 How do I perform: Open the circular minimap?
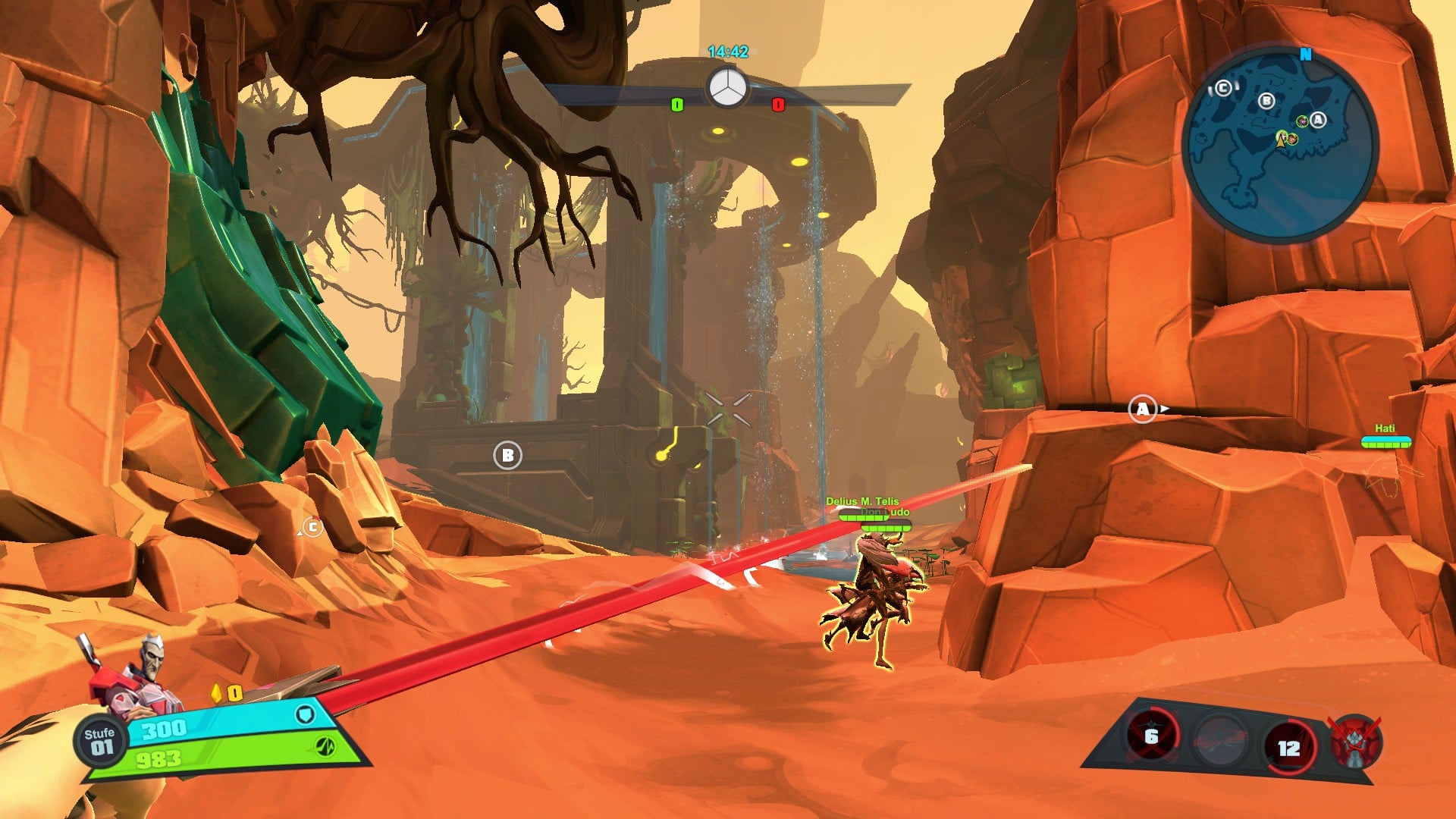click(x=1280, y=144)
